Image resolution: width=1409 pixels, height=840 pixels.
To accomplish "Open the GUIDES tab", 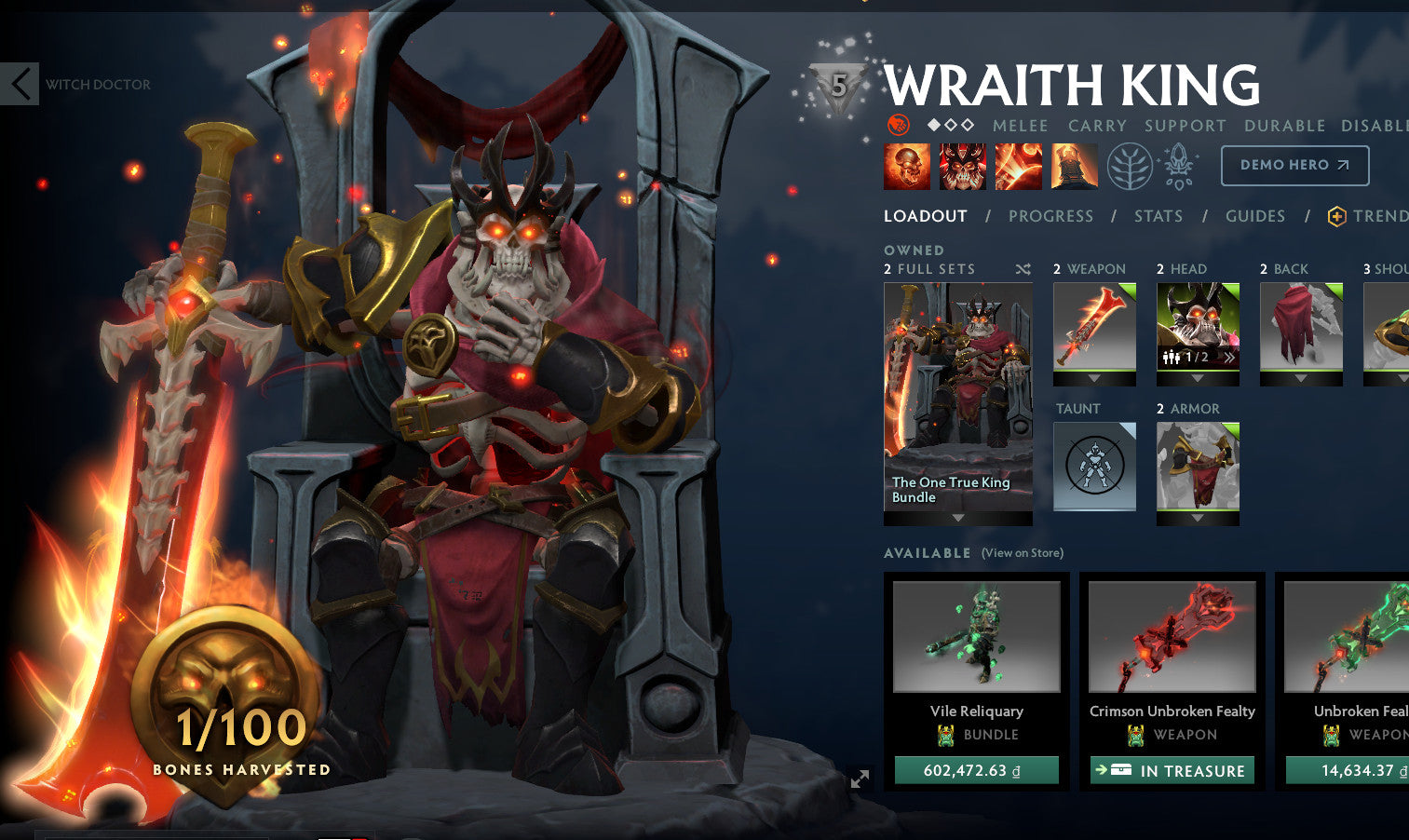I will pos(1255,216).
